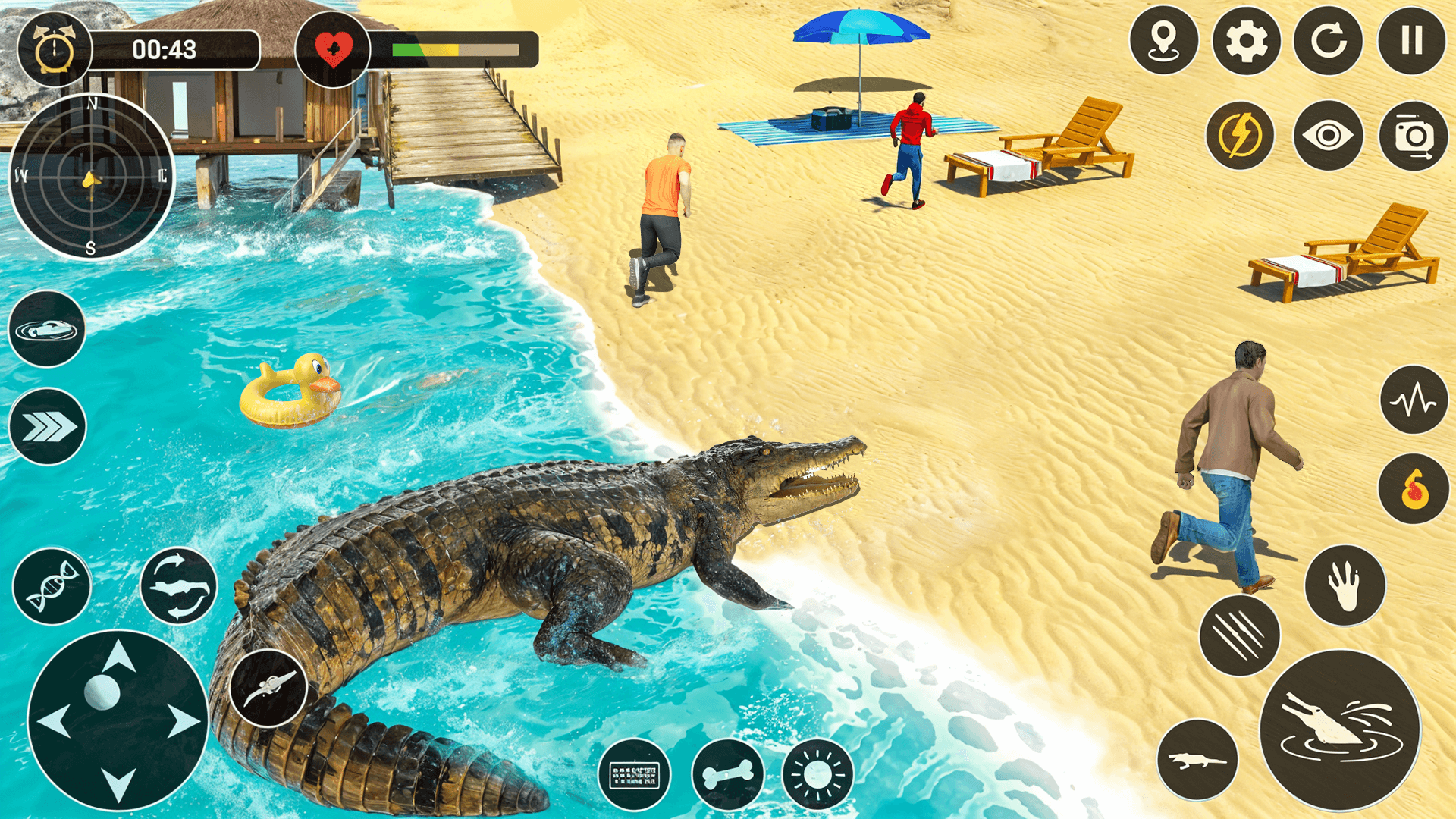
Task: Open the camera screenshot tool
Action: coord(1412,136)
